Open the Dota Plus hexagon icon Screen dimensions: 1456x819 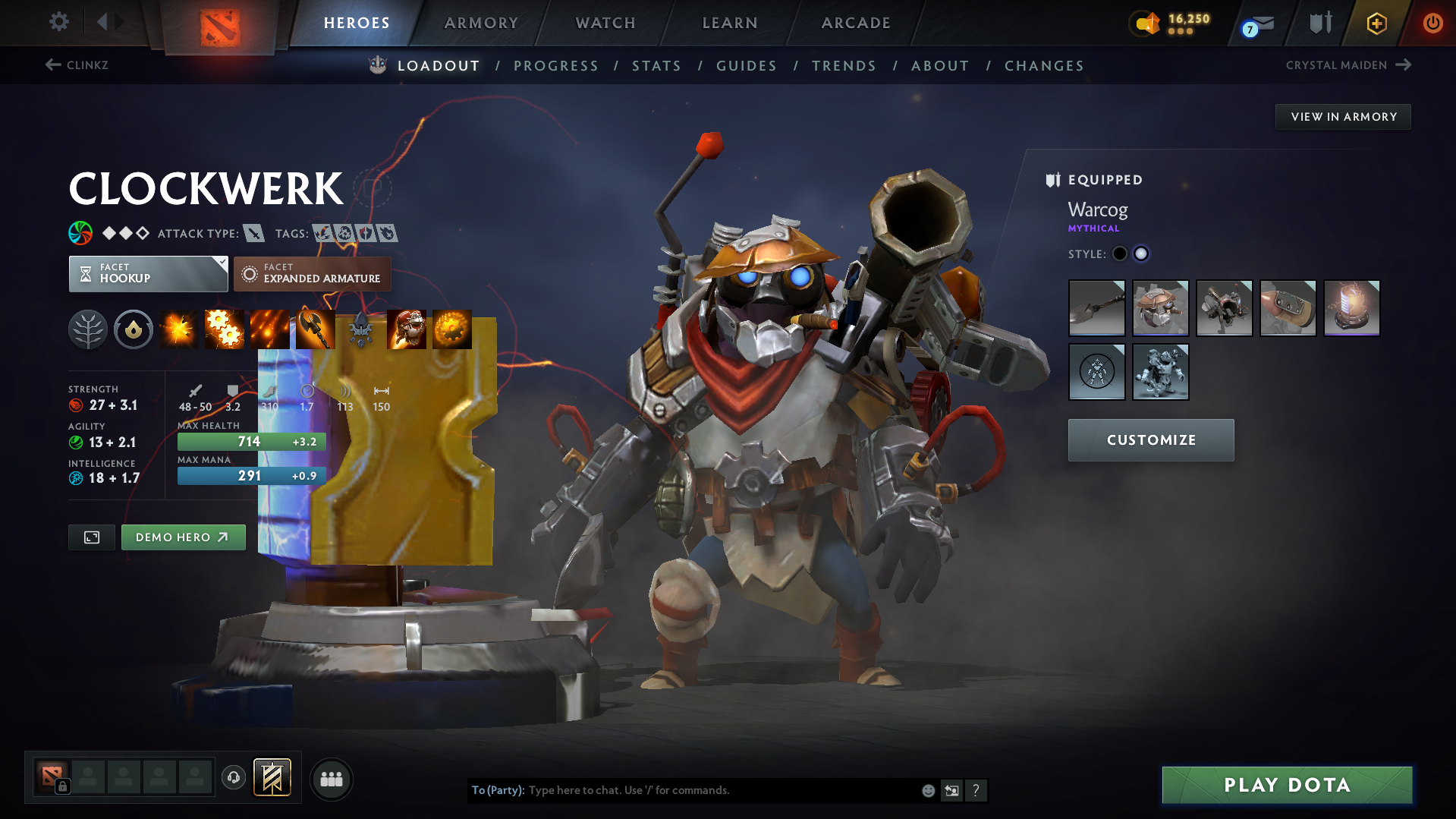coord(1376,24)
